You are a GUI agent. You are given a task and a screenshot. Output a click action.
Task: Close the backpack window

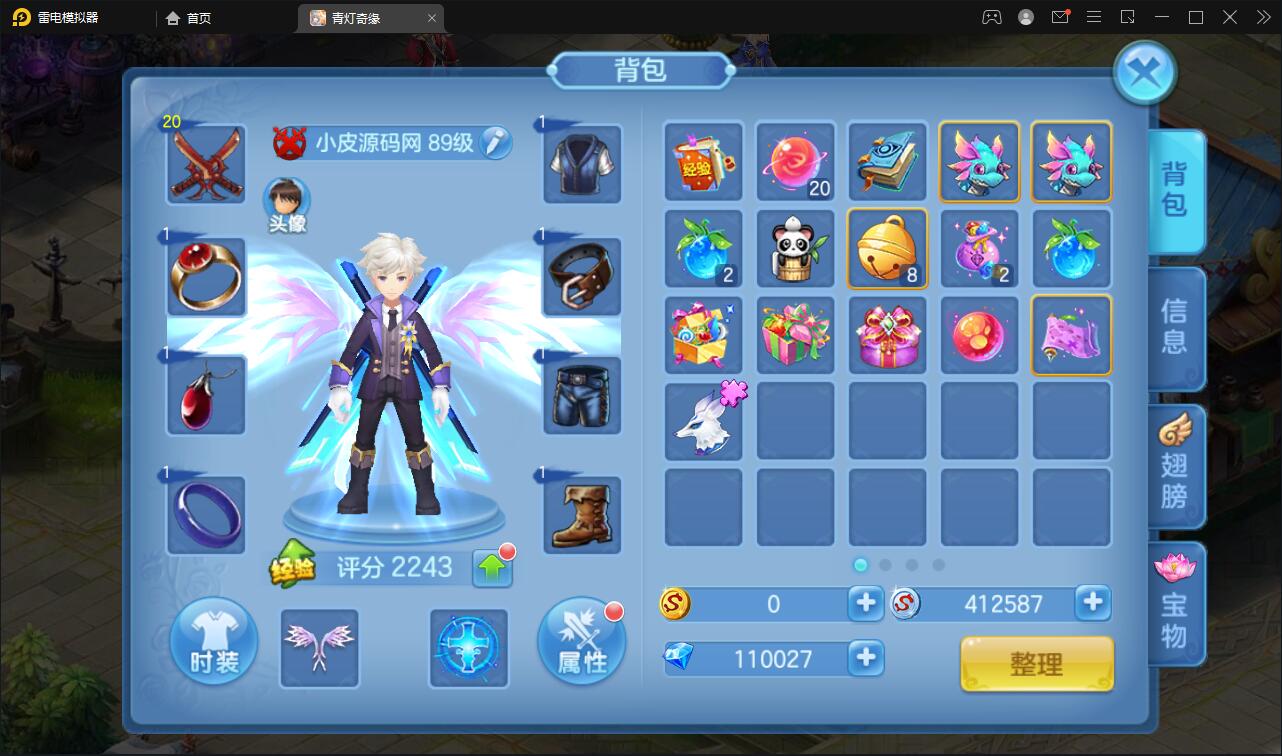1144,72
